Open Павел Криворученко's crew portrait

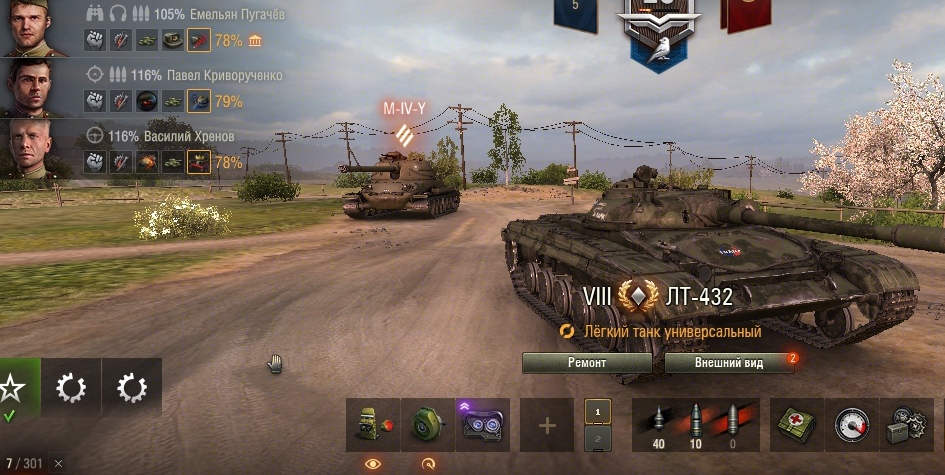pyautogui.click(x=35, y=88)
